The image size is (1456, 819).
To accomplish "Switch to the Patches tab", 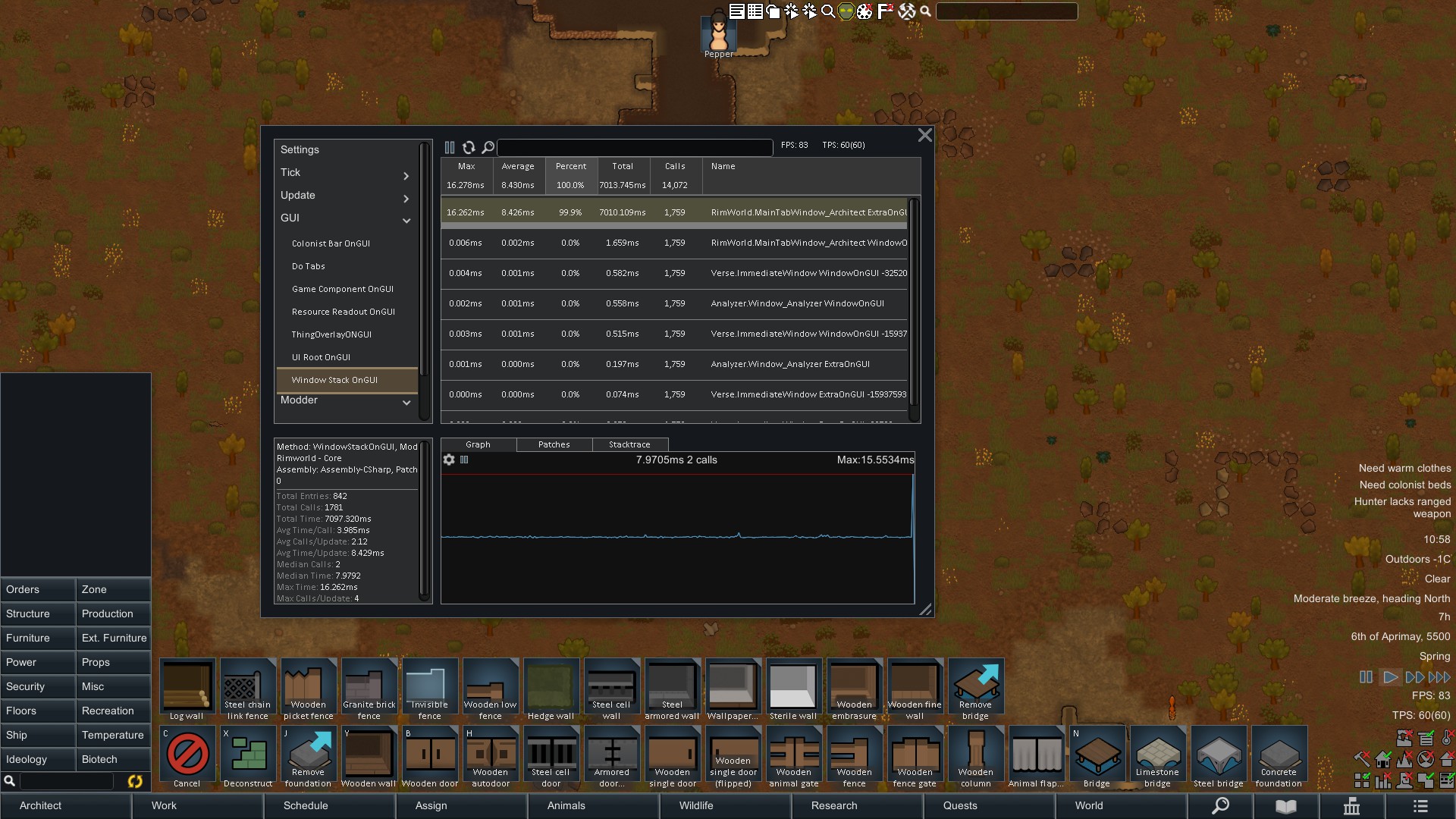I will 554,444.
